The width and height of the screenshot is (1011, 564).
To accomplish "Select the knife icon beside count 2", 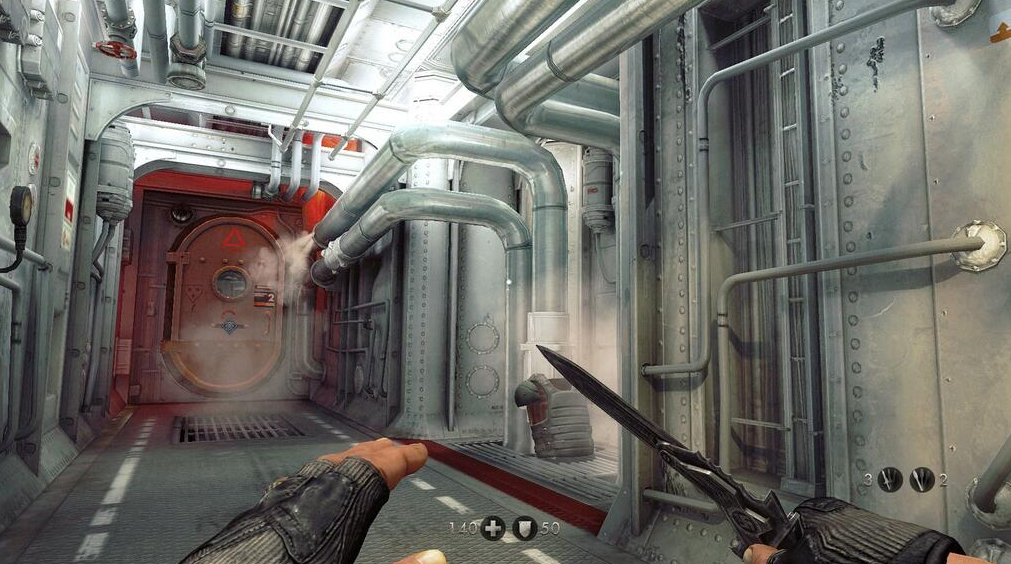I will point(922,480).
